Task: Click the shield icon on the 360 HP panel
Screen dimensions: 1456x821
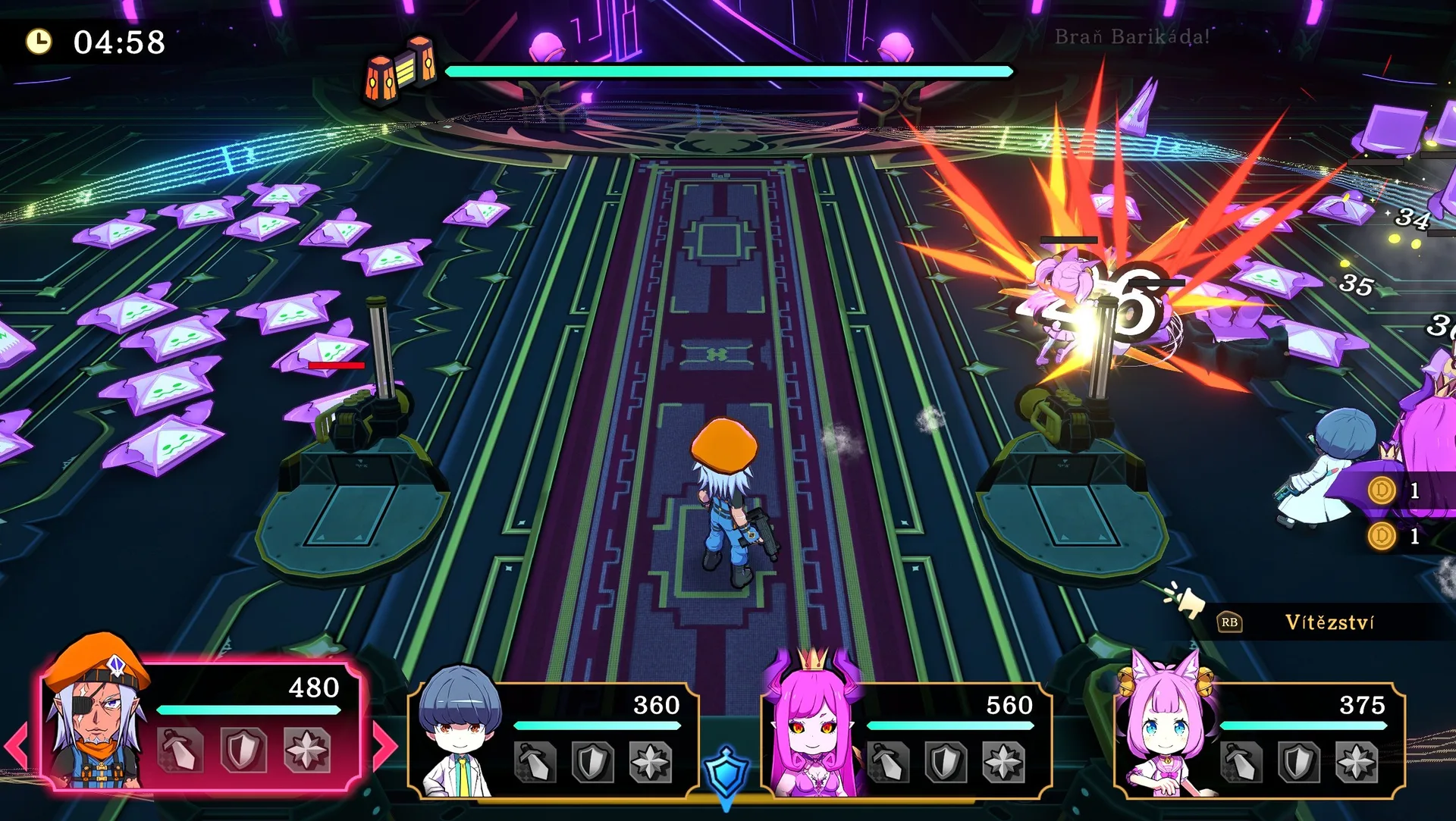Action: [x=593, y=762]
